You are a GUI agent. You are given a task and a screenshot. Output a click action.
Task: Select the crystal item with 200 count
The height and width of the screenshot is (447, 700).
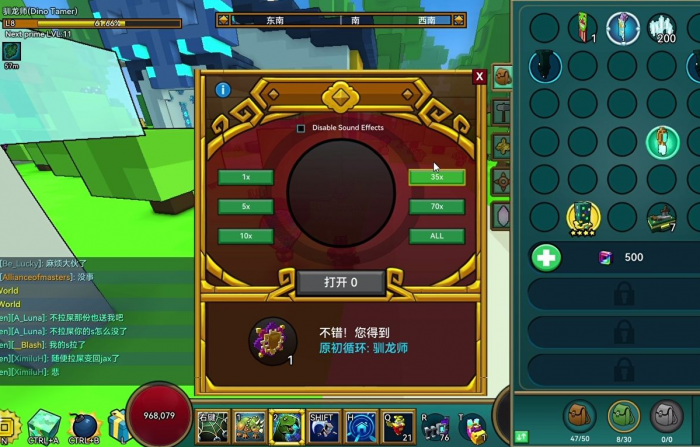[661, 28]
